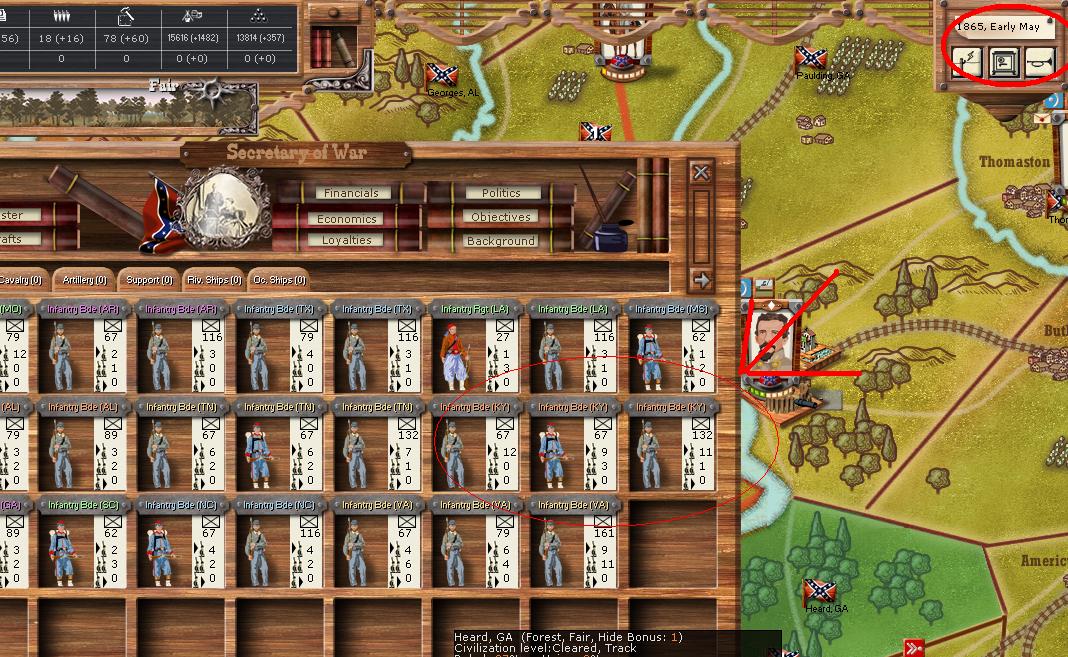Viewport: 1068px width, 657px height.
Task: Open the Background book
Action: pos(501,241)
